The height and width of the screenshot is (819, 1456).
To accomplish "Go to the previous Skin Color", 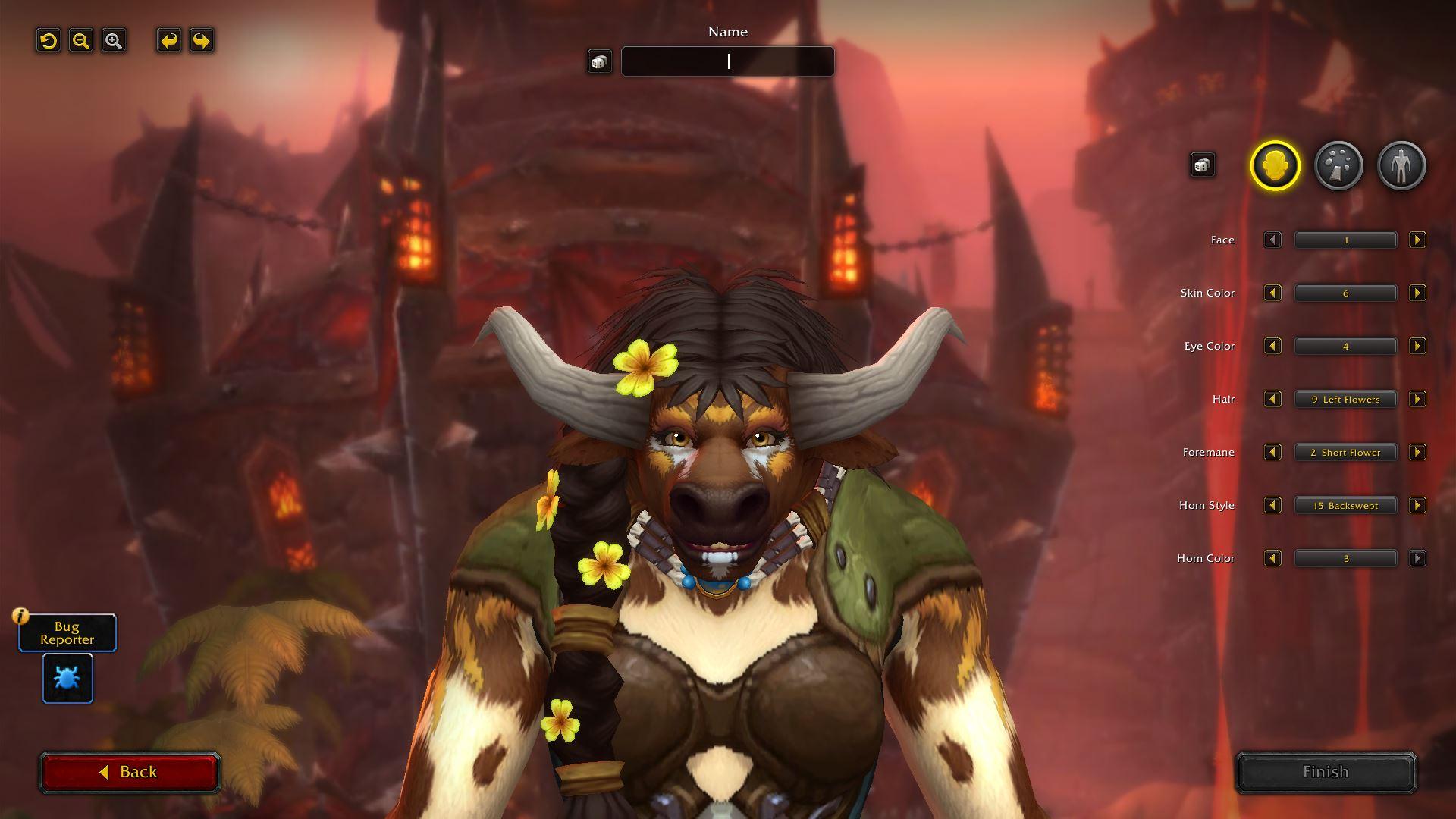I will (x=1272, y=293).
